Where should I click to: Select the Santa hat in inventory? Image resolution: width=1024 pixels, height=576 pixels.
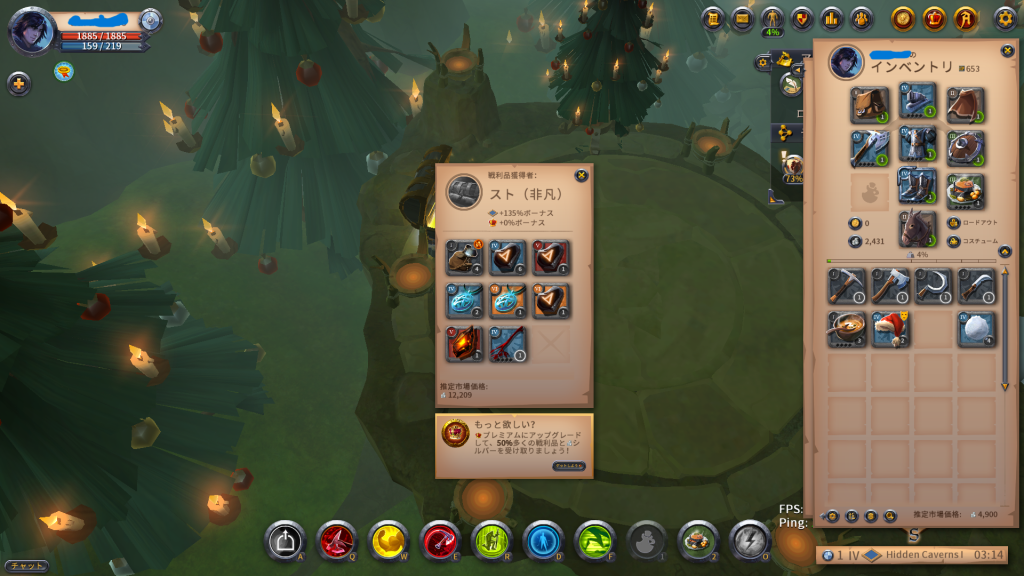click(x=890, y=329)
